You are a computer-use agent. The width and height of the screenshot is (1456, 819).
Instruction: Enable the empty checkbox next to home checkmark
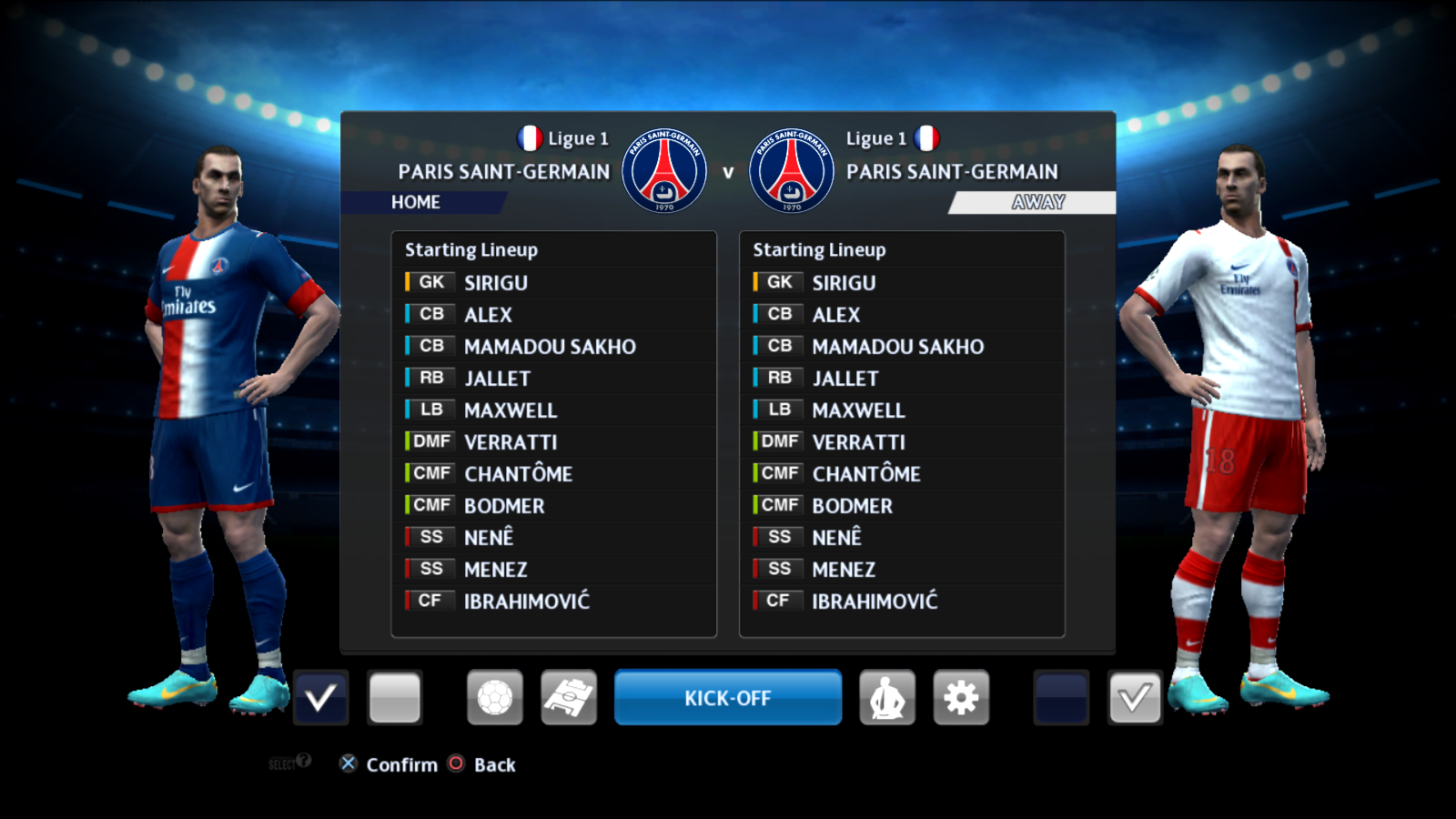coord(395,698)
